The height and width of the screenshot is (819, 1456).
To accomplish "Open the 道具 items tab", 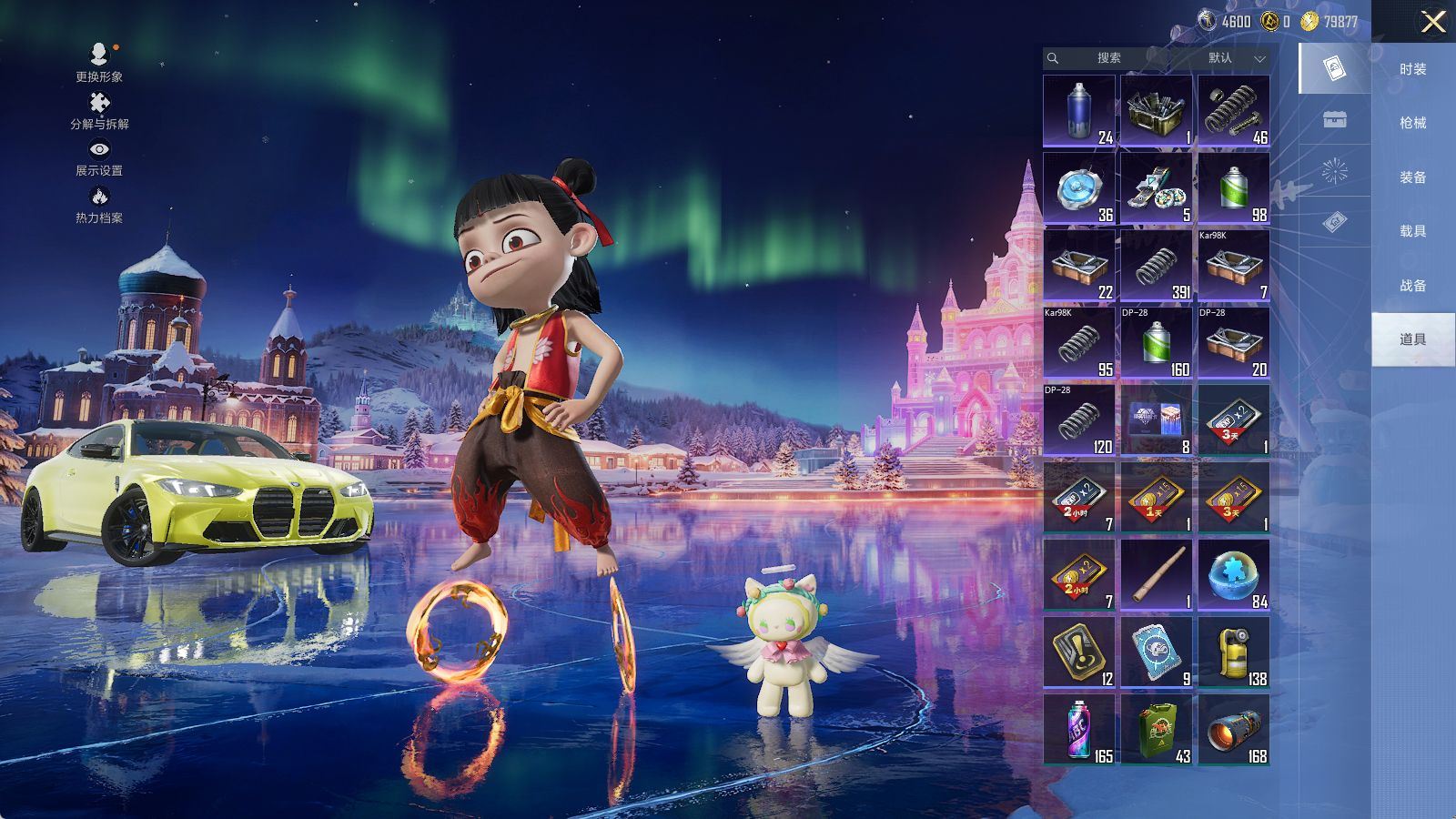I will point(1412,339).
